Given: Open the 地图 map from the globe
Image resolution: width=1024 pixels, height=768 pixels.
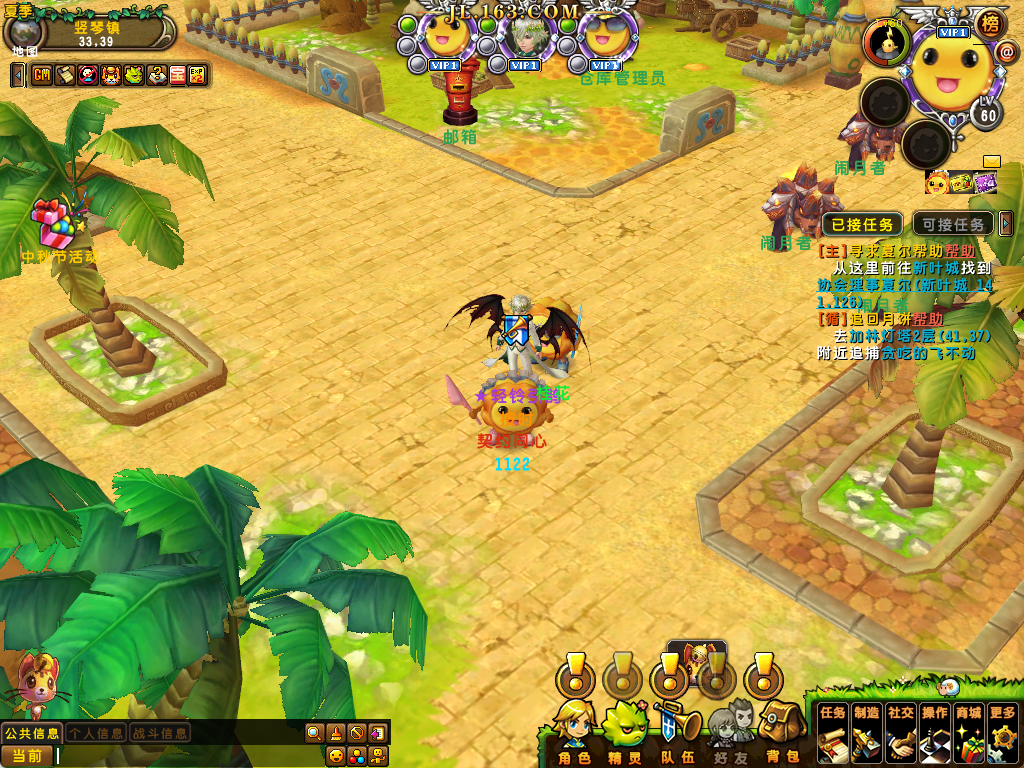Looking at the screenshot, I should click(20, 32).
